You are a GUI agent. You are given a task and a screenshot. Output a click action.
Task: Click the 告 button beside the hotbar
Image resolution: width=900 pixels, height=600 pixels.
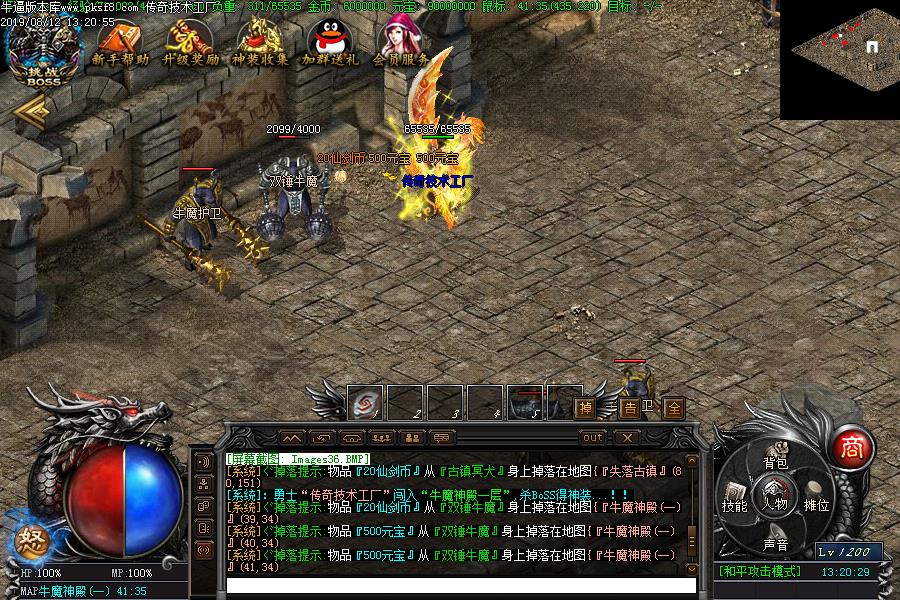pos(630,408)
